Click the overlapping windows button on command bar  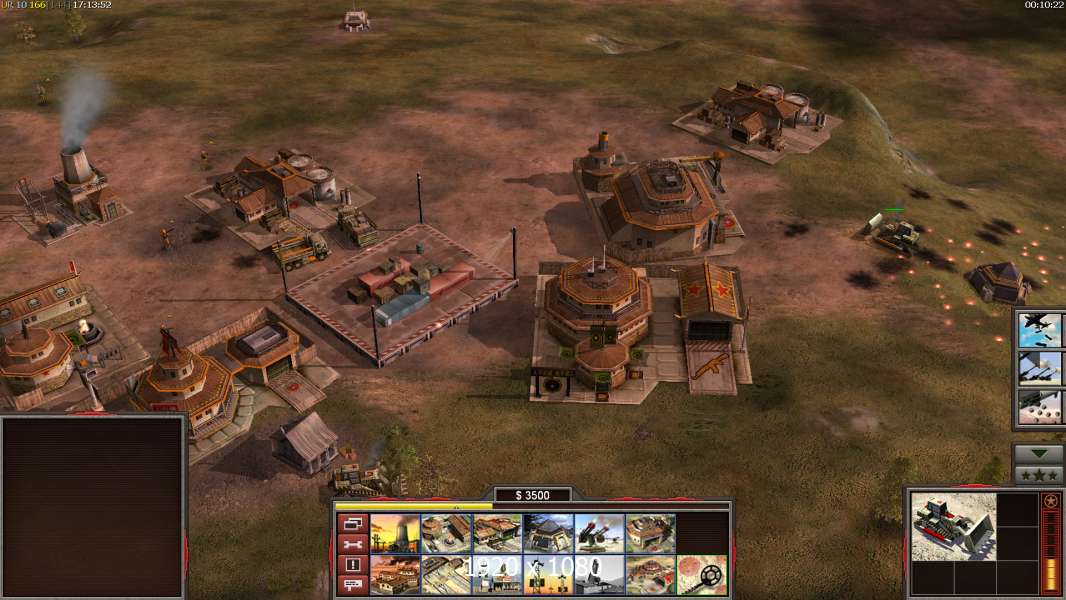click(352, 523)
